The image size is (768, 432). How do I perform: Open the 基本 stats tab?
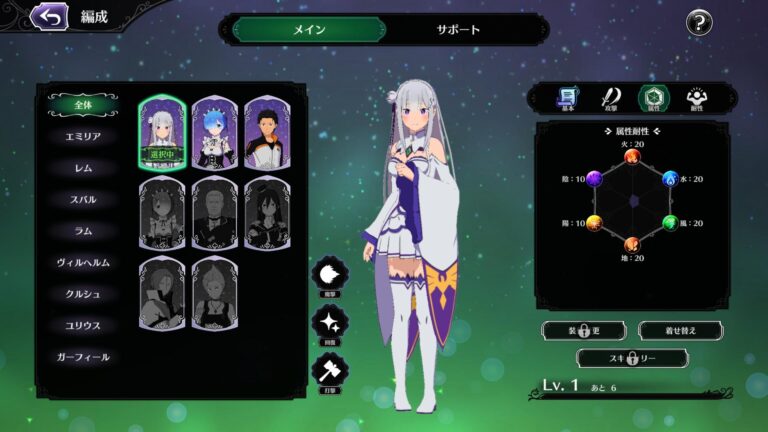(x=568, y=98)
